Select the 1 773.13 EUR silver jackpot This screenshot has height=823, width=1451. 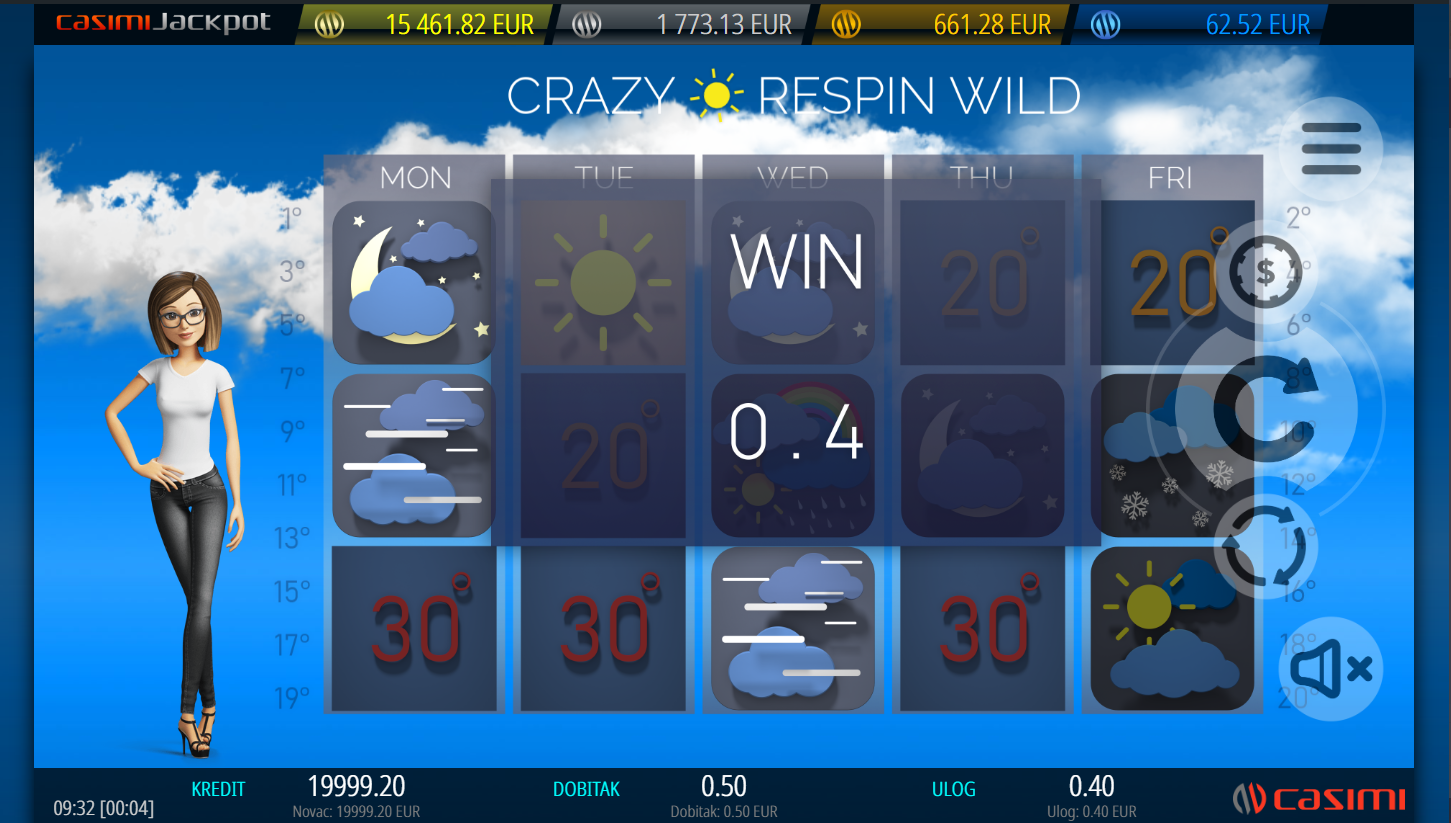[685, 25]
